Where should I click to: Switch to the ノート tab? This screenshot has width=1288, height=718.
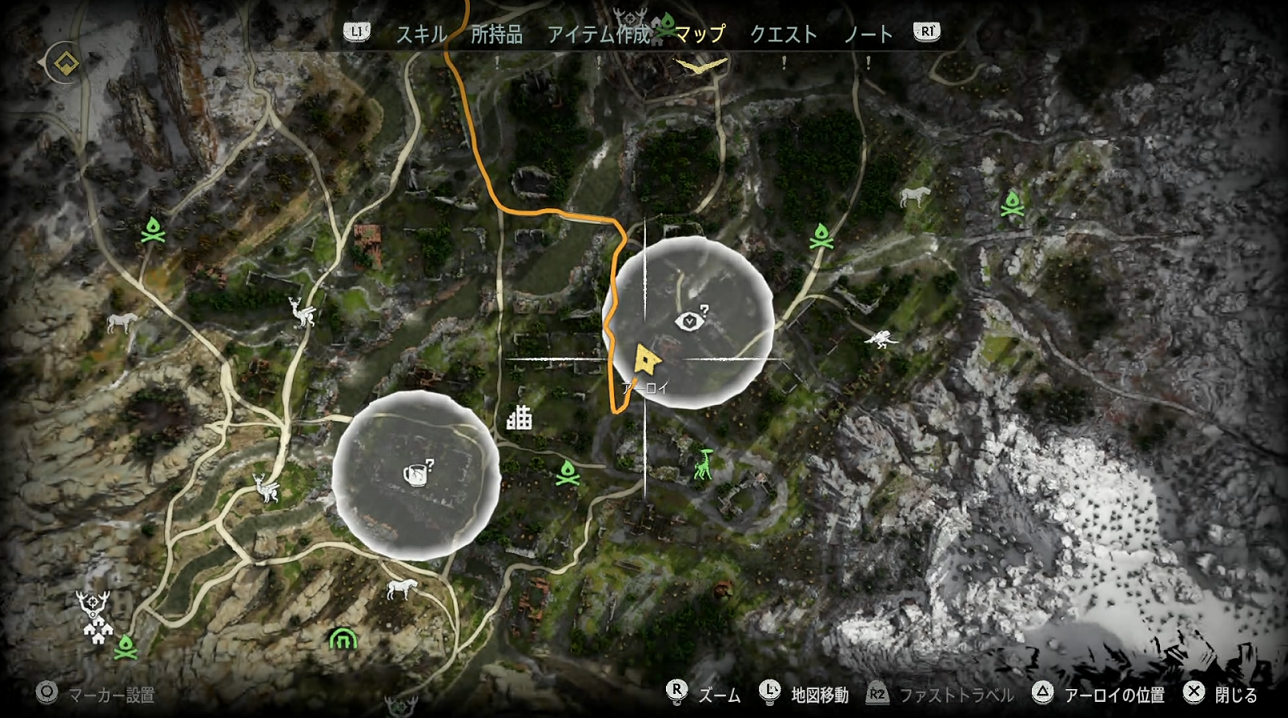tap(868, 34)
